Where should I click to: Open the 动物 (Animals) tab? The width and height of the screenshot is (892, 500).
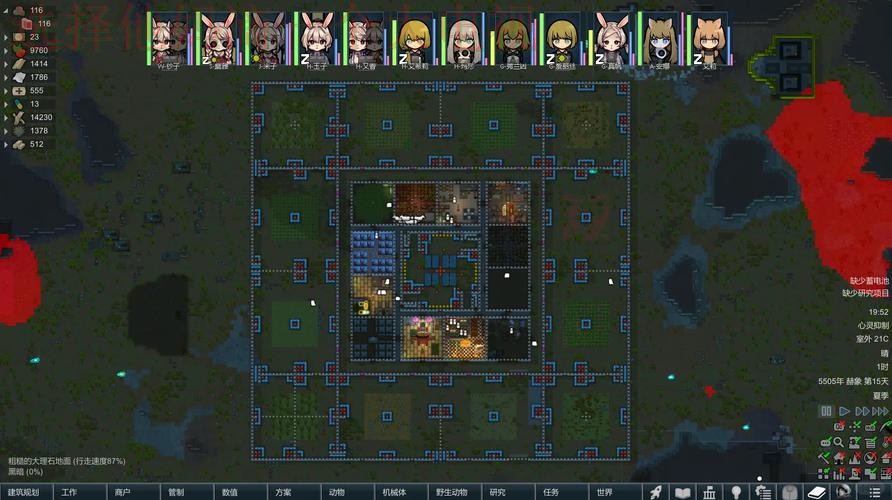click(336, 492)
